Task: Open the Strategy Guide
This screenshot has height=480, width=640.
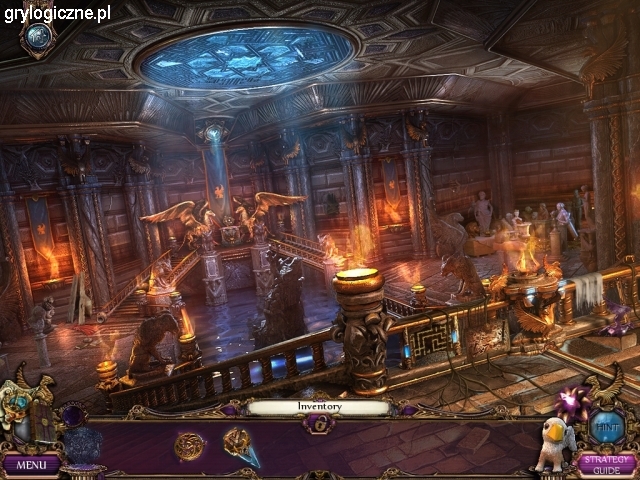Action: (x=605, y=463)
